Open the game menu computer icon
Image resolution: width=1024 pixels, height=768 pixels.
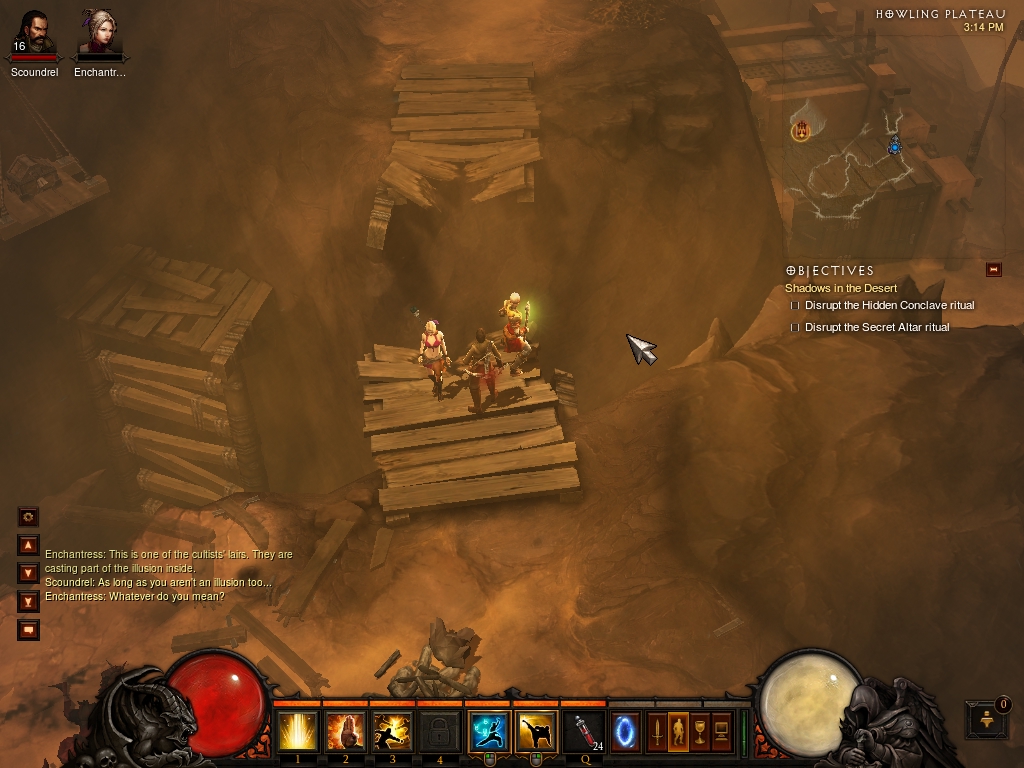point(721,732)
